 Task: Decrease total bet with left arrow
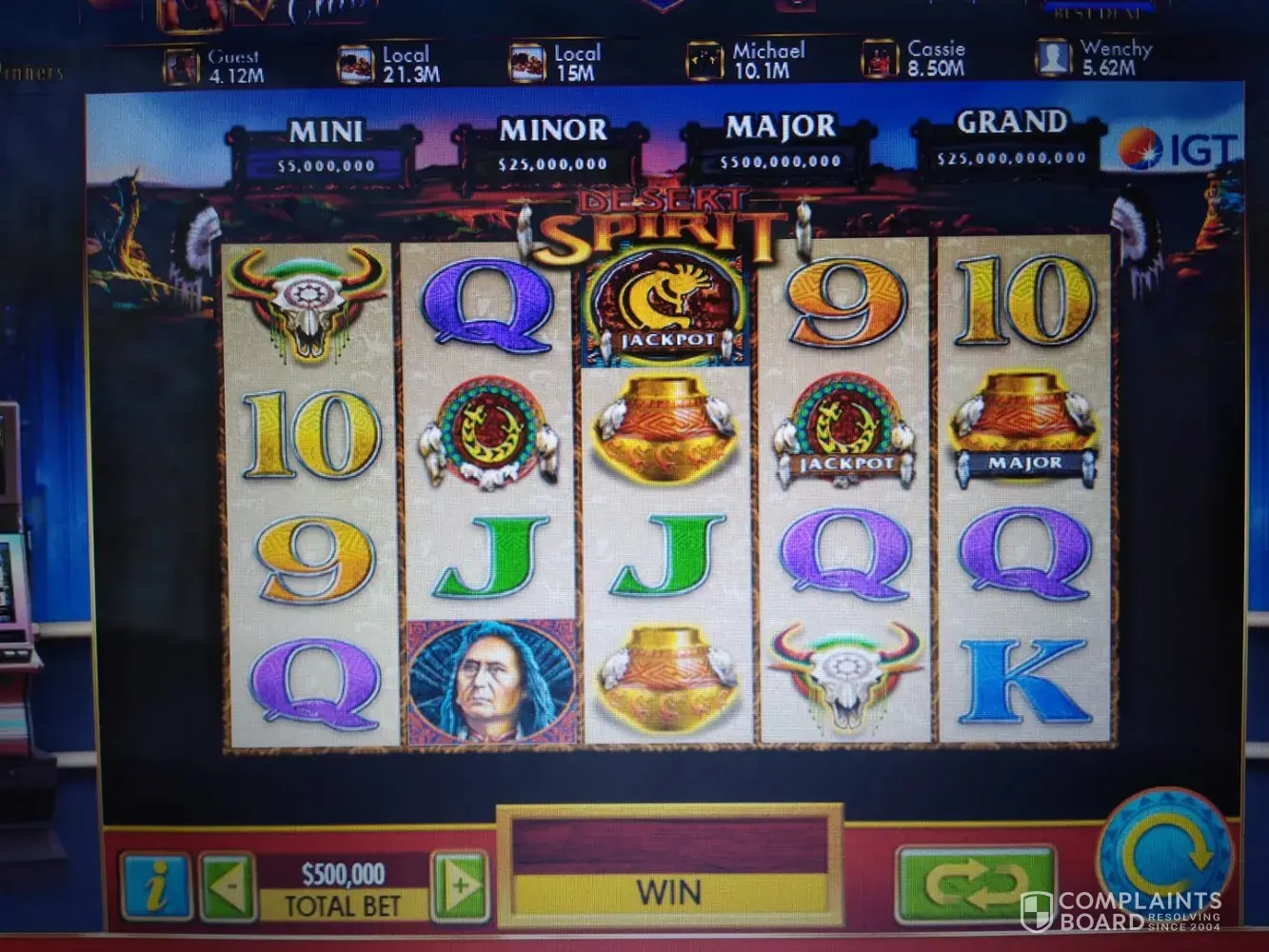click(x=228, y=886)
